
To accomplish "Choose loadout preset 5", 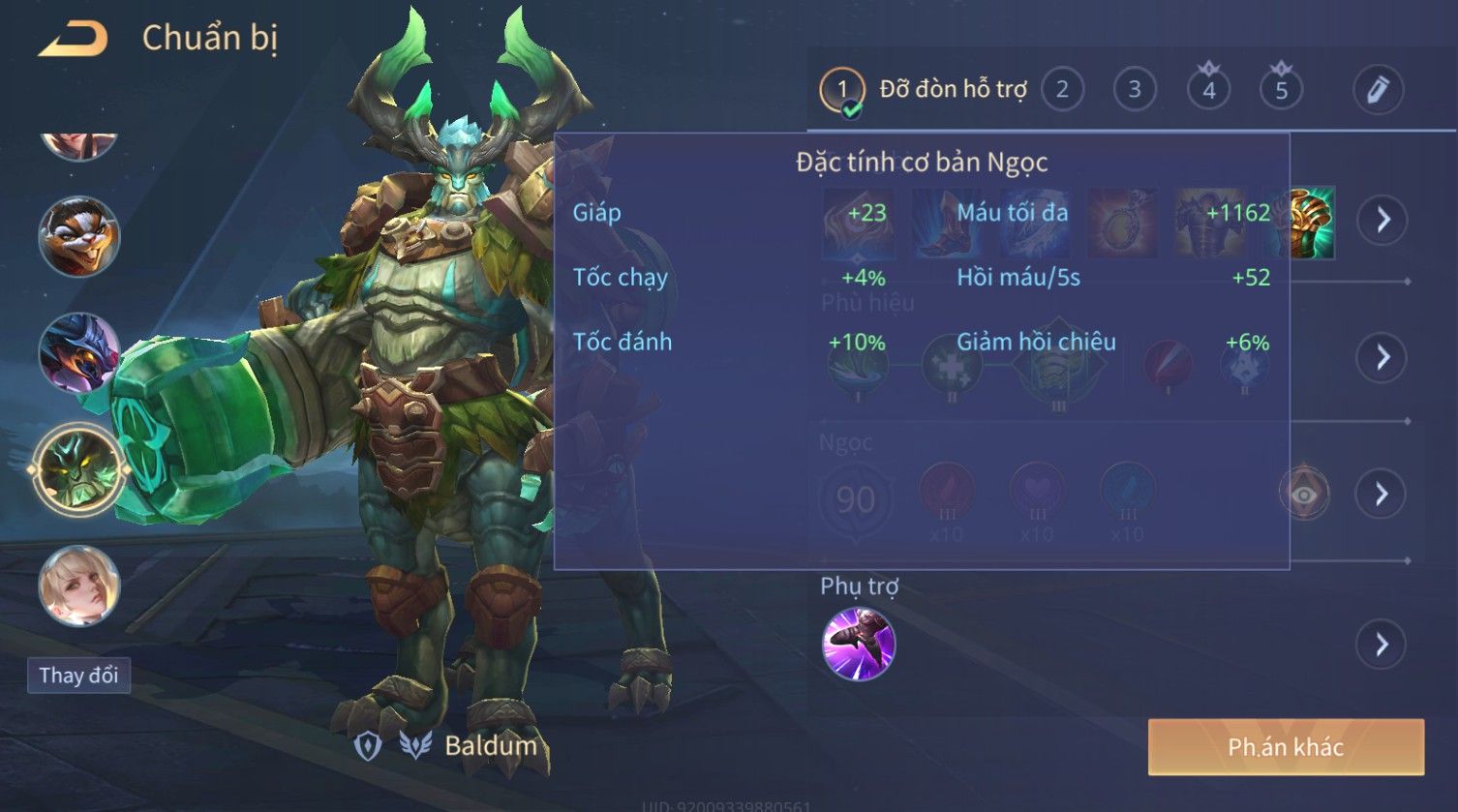I will [1281, 90].
